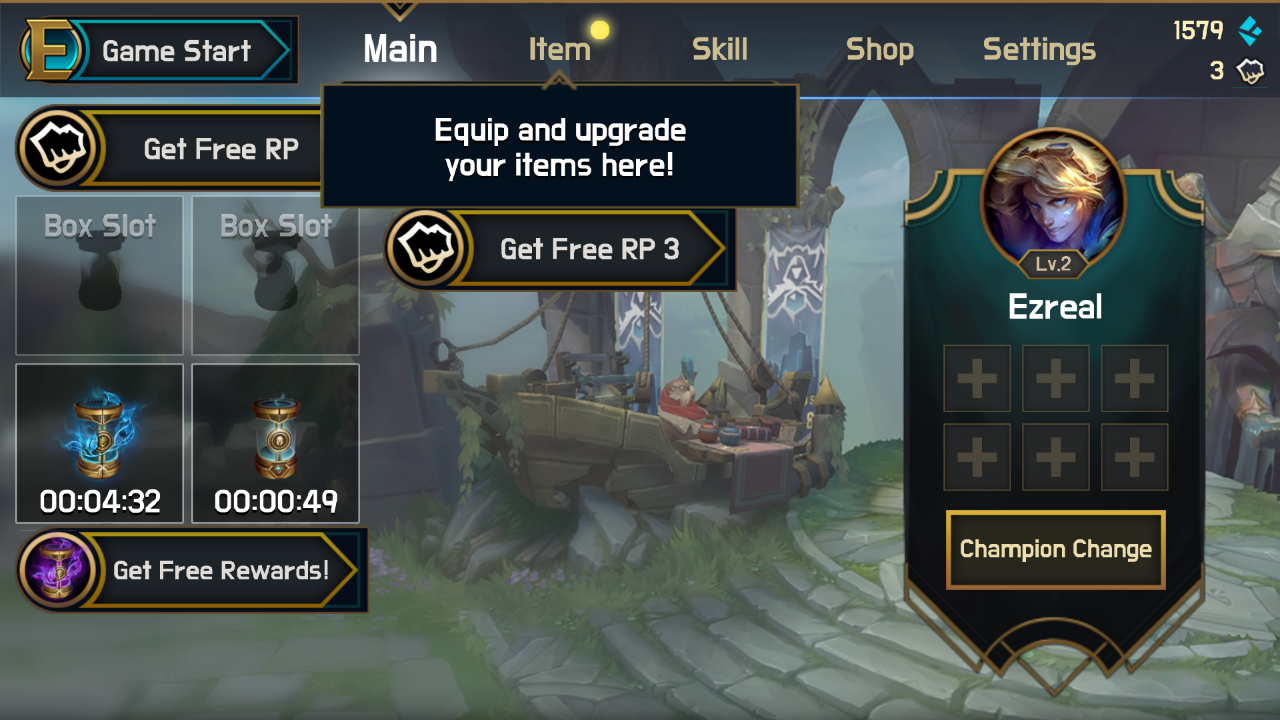Select the blue glowing box with 00:04:32 timer
This screenshot has width=1280, height=720.
pos(100,443)
